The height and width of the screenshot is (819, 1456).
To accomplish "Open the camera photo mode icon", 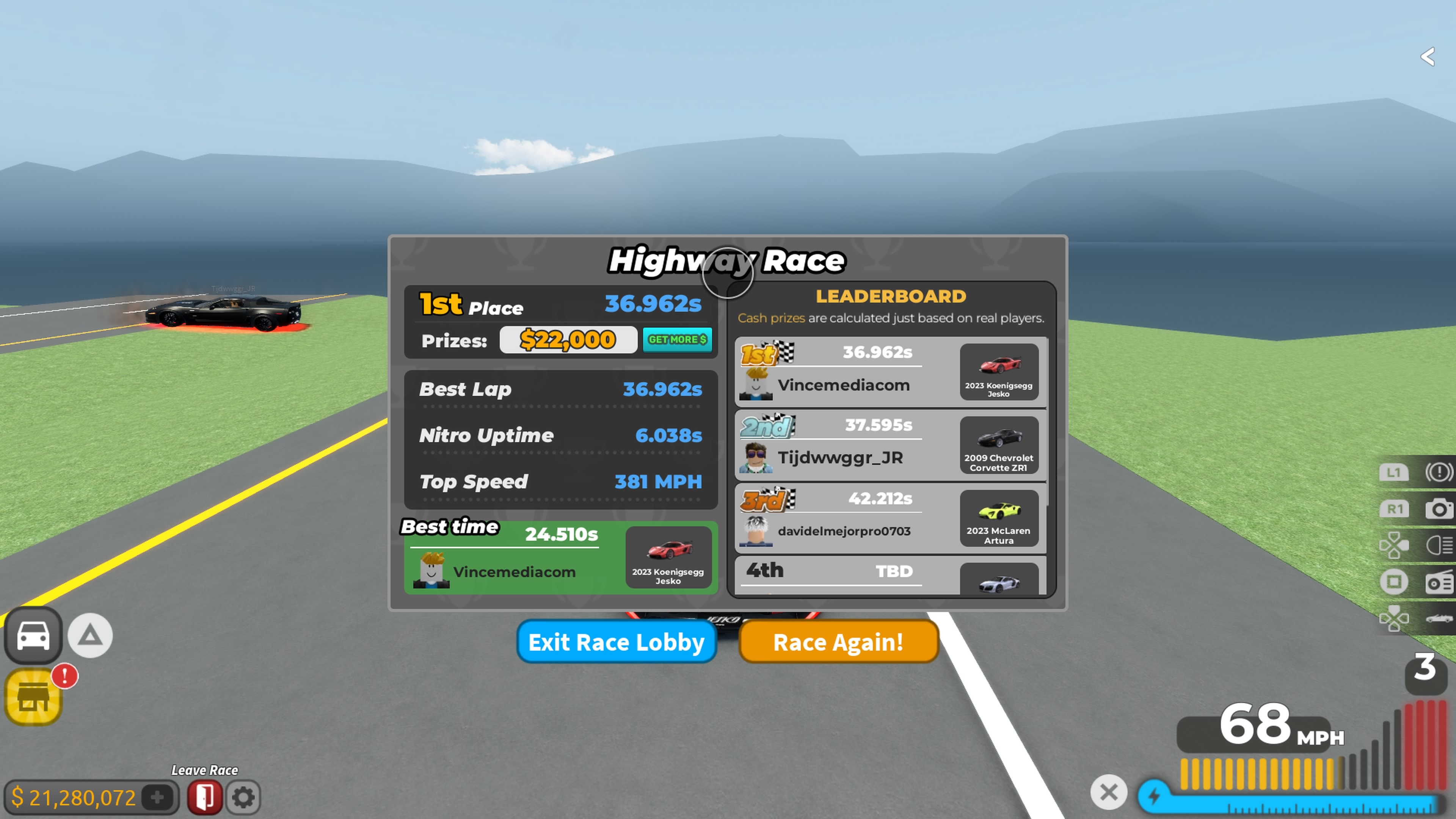I will [1439, 509].
